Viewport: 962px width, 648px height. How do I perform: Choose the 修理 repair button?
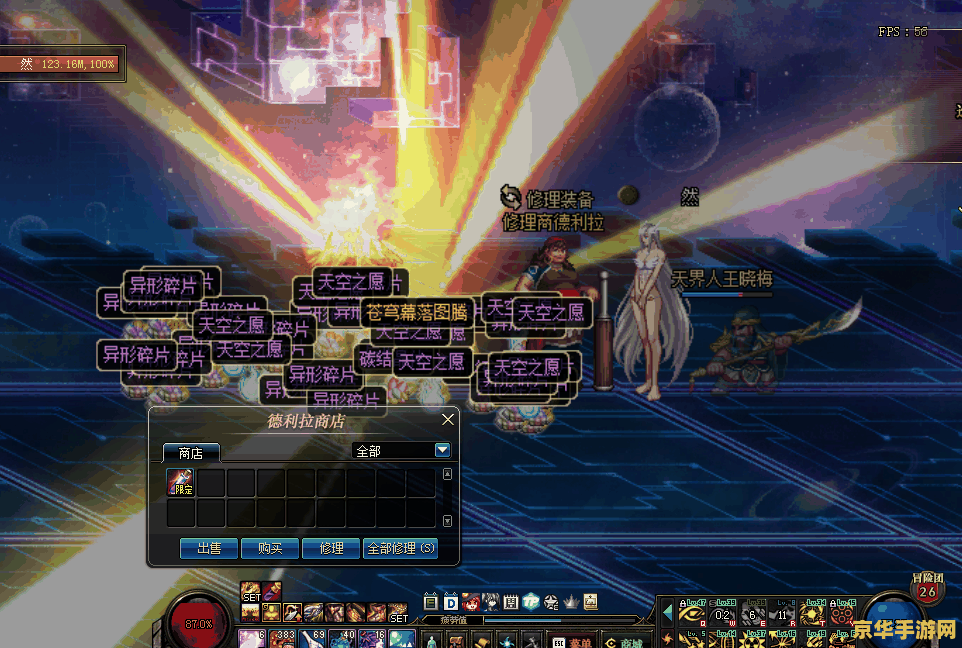331,548
